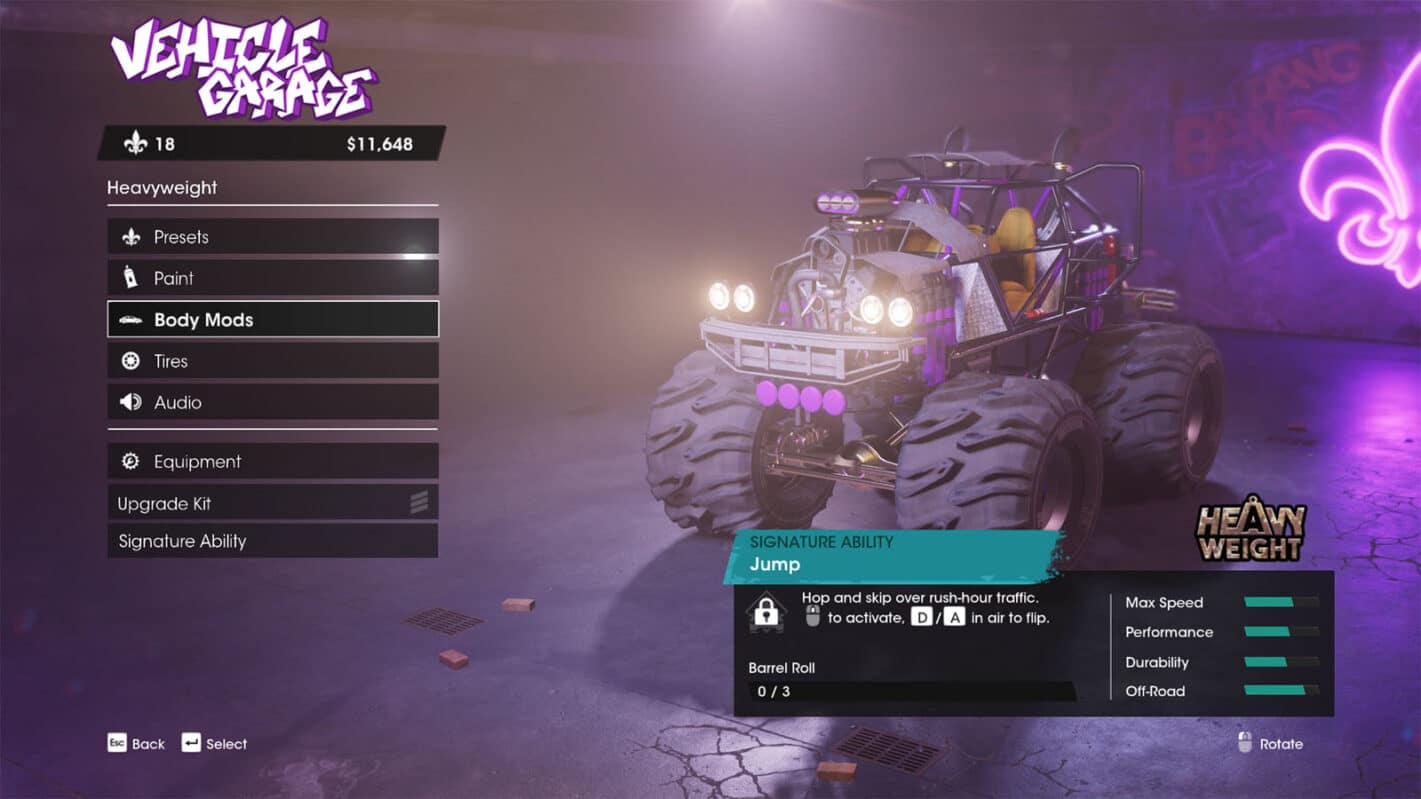Open the Signature Ability option
Viewport: 1421px width, 799px height.
tap(272, 541)
